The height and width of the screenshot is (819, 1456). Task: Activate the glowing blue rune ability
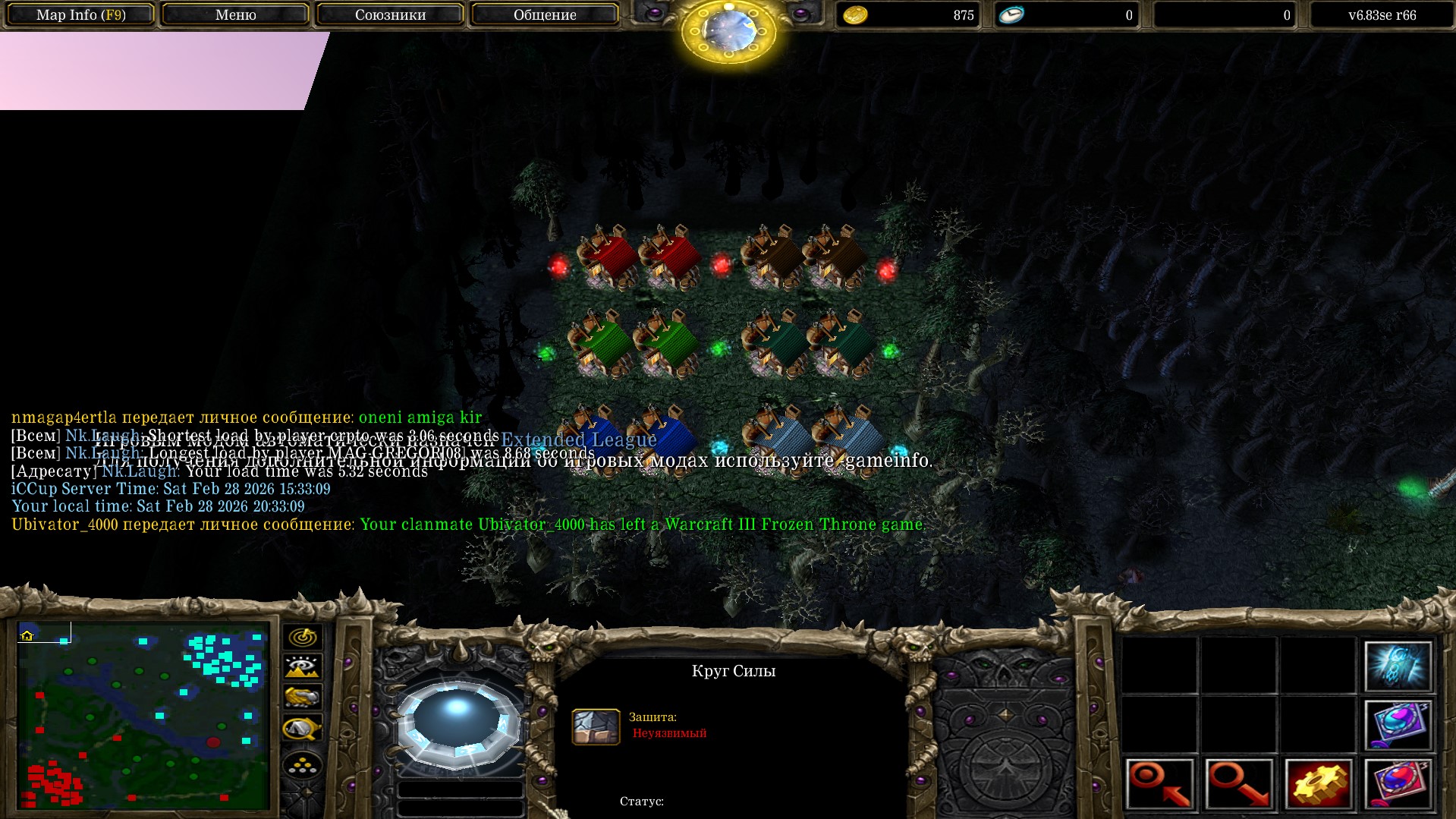point(1398,666)
